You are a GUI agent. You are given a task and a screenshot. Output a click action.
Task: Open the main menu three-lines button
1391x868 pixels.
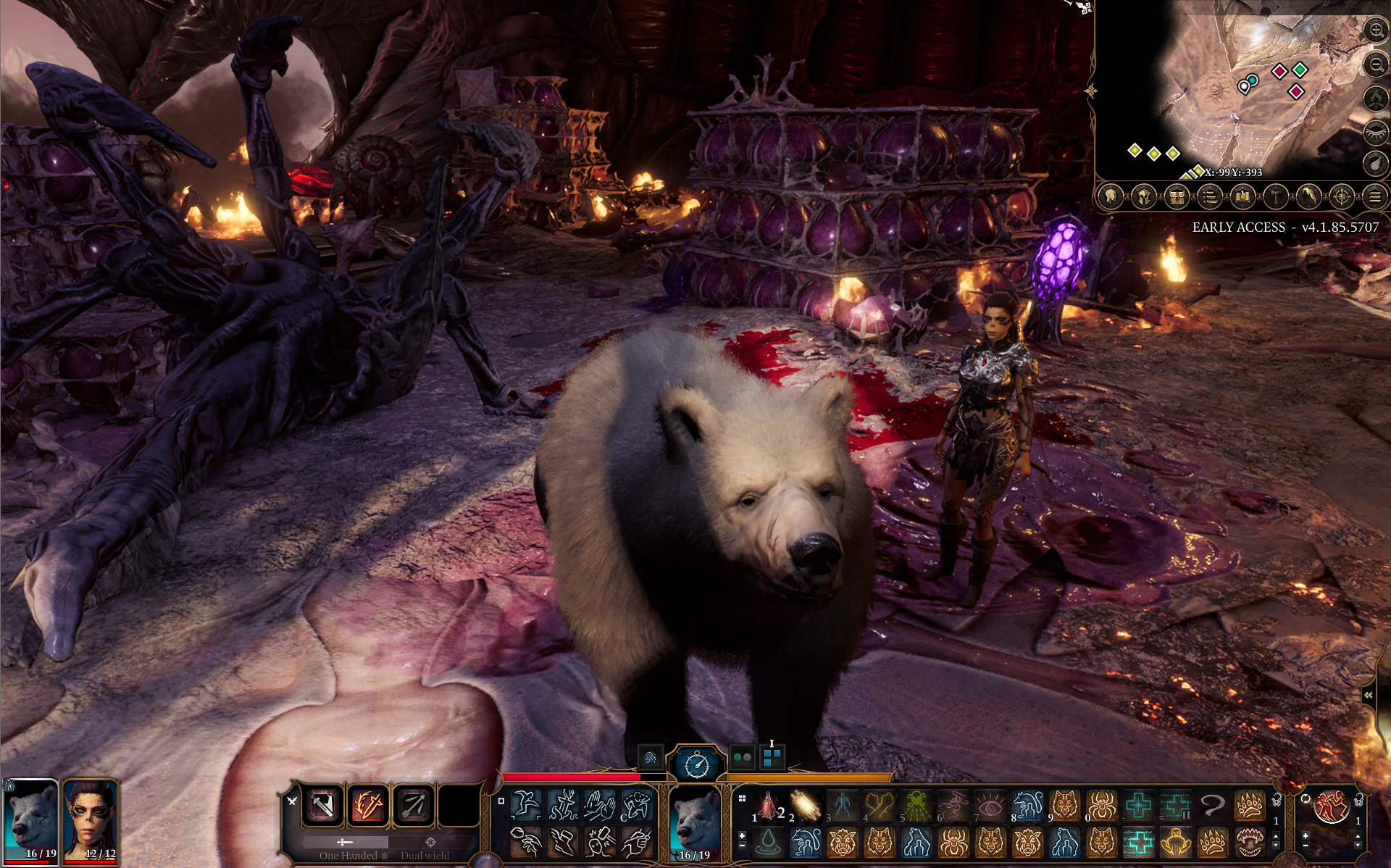pyautogui.click(x=1374, y=196)
